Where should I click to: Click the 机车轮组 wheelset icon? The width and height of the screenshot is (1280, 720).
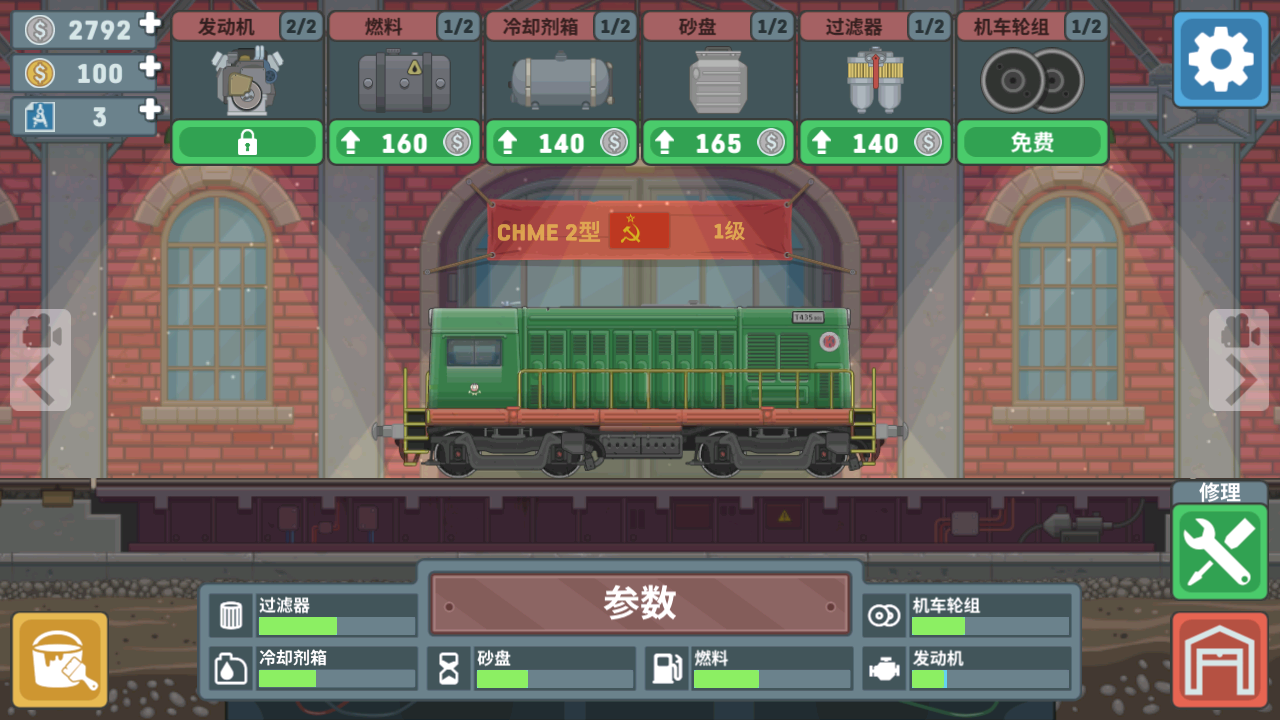(x=1032, y=80)
